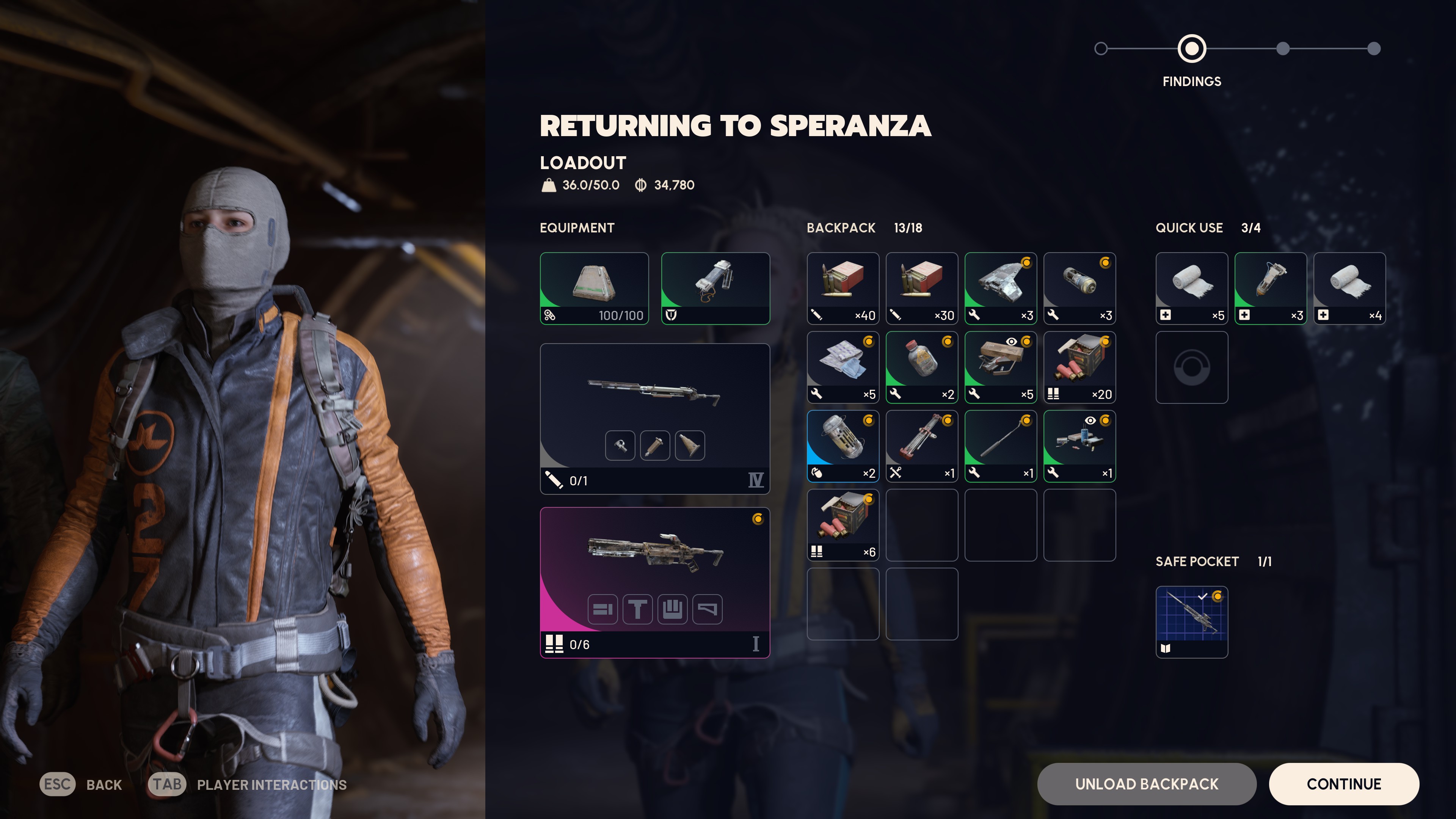Pick the x30 ammo box stack
Viewport: 1456px width, 819px height.
tap(921, 288)
